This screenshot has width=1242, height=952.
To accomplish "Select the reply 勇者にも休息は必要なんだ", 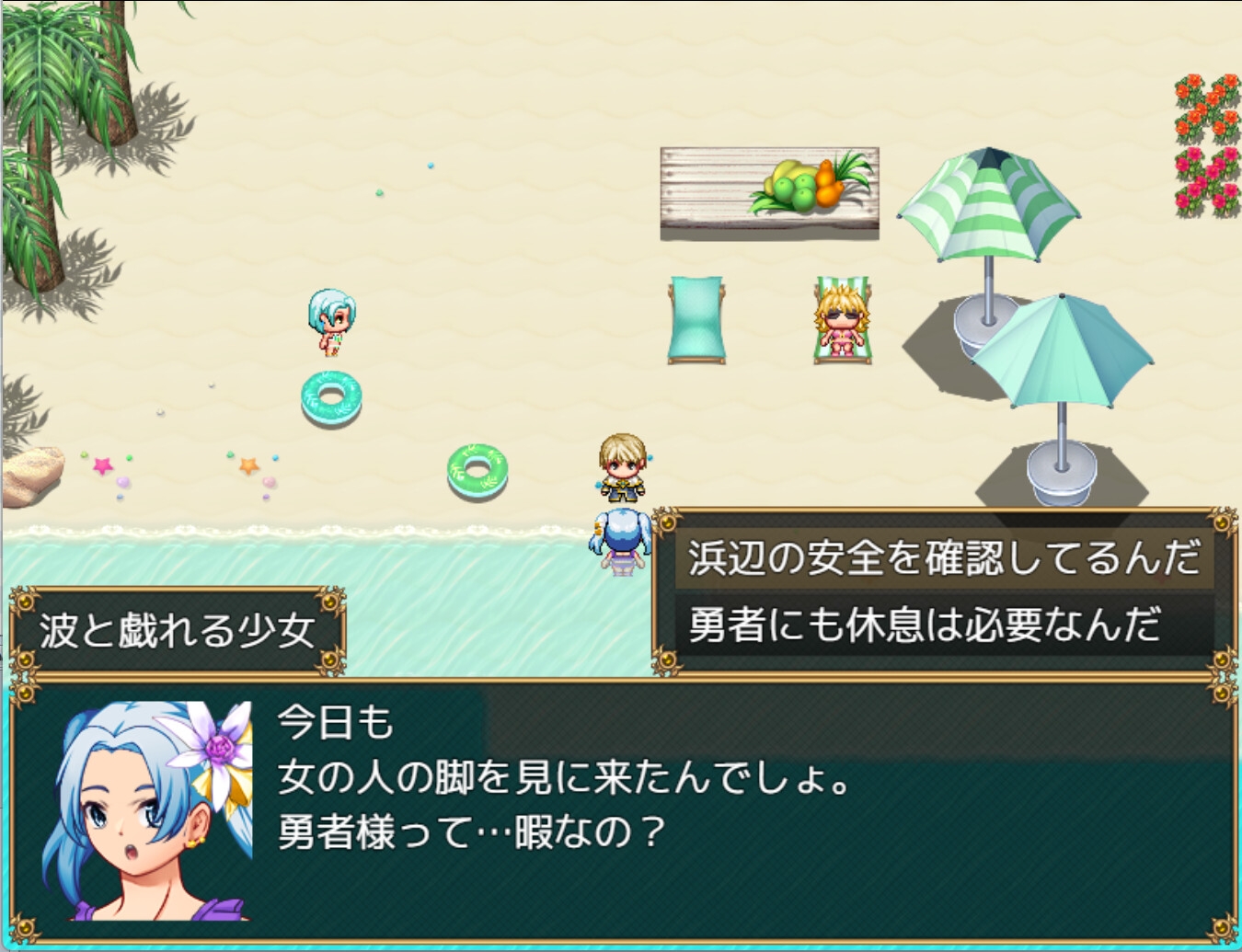I will [x=924, y=625].
